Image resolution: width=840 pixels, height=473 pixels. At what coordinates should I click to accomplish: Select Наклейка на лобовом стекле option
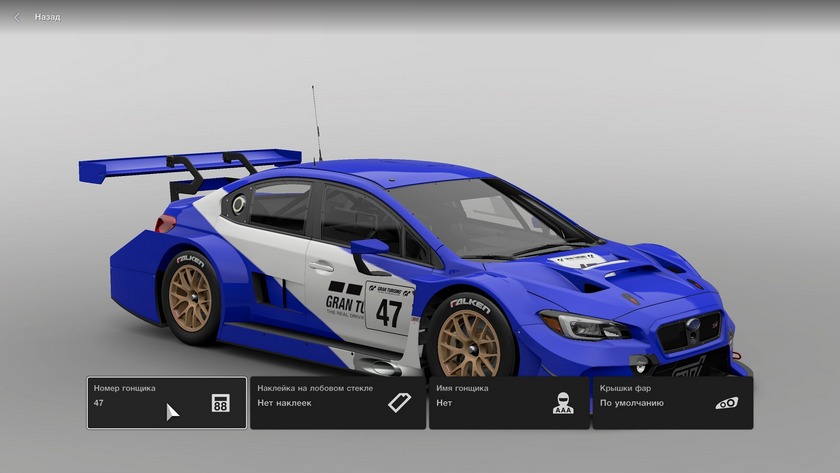pos(337,402)
